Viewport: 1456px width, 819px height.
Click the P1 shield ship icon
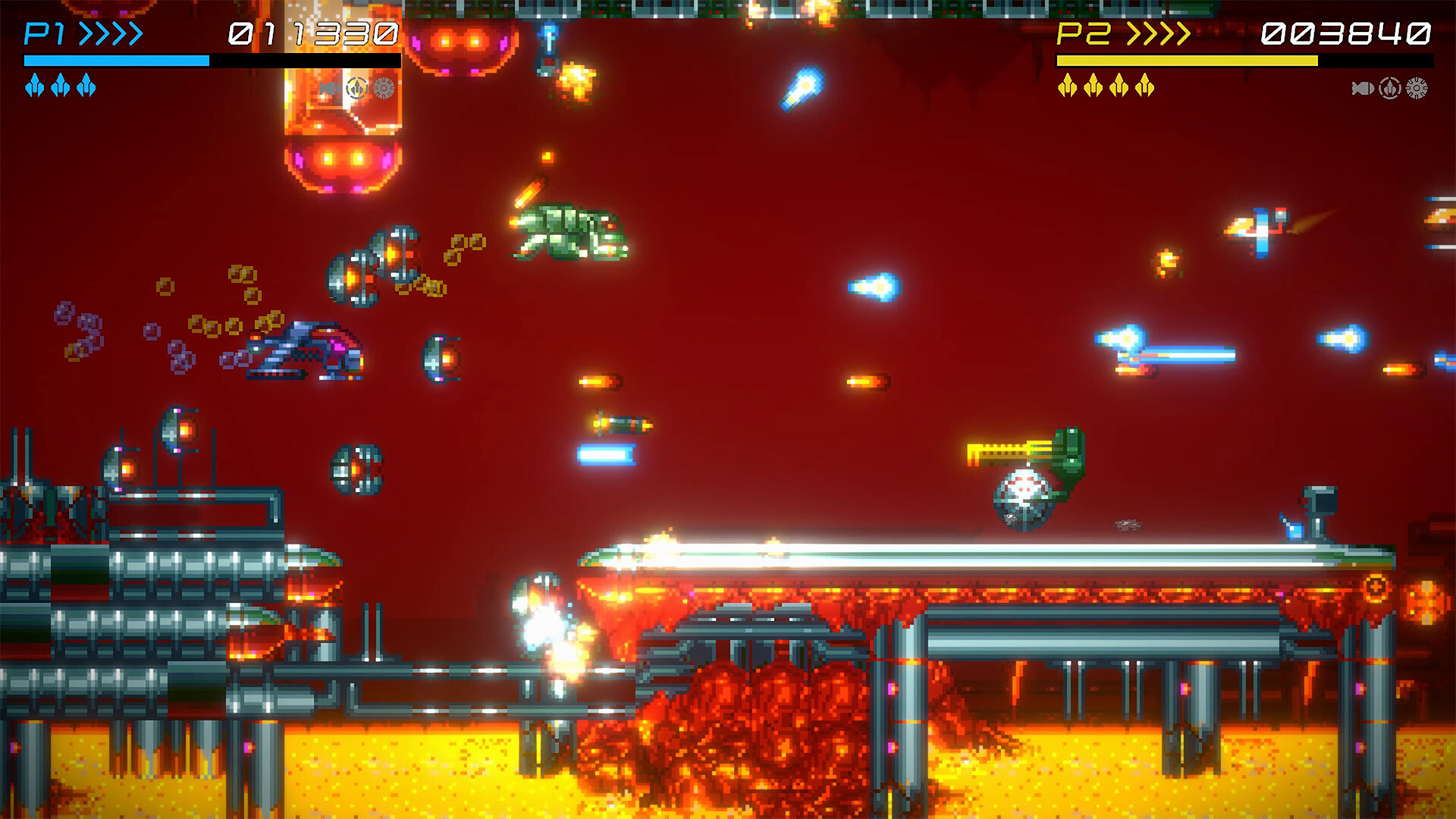tap(356, 87)
